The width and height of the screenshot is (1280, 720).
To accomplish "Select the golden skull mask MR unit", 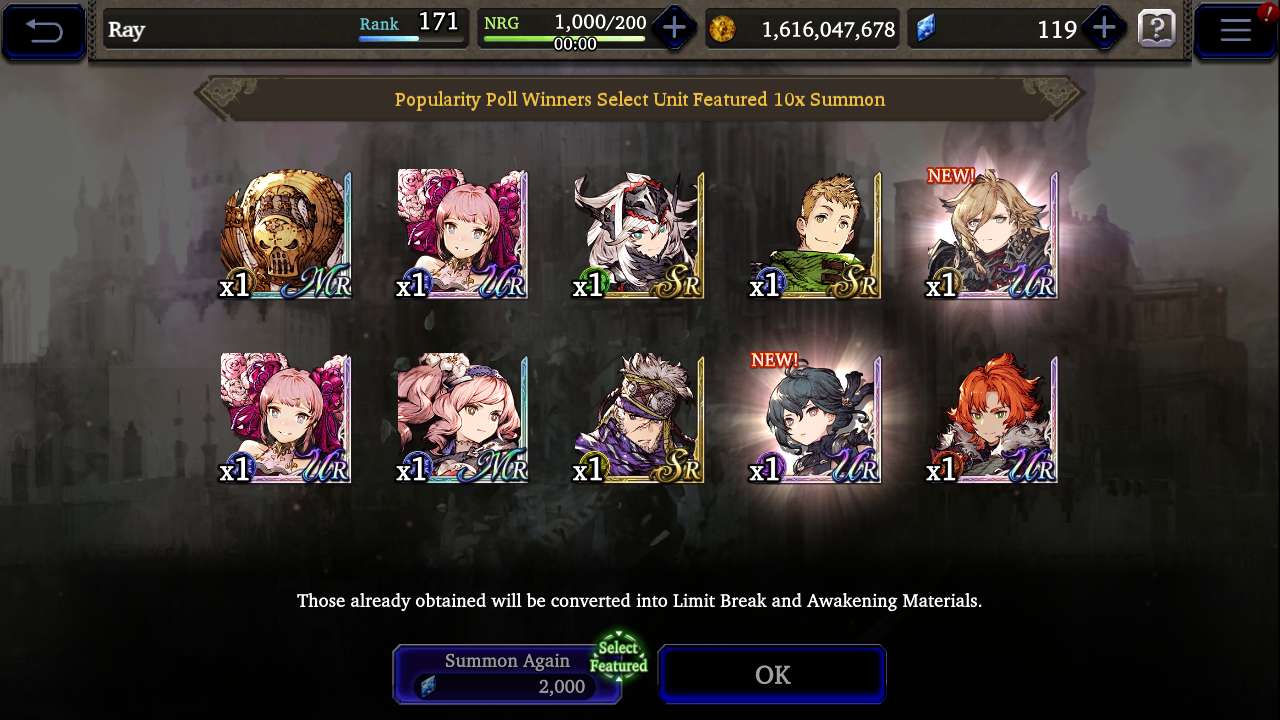I will (286, 235).
